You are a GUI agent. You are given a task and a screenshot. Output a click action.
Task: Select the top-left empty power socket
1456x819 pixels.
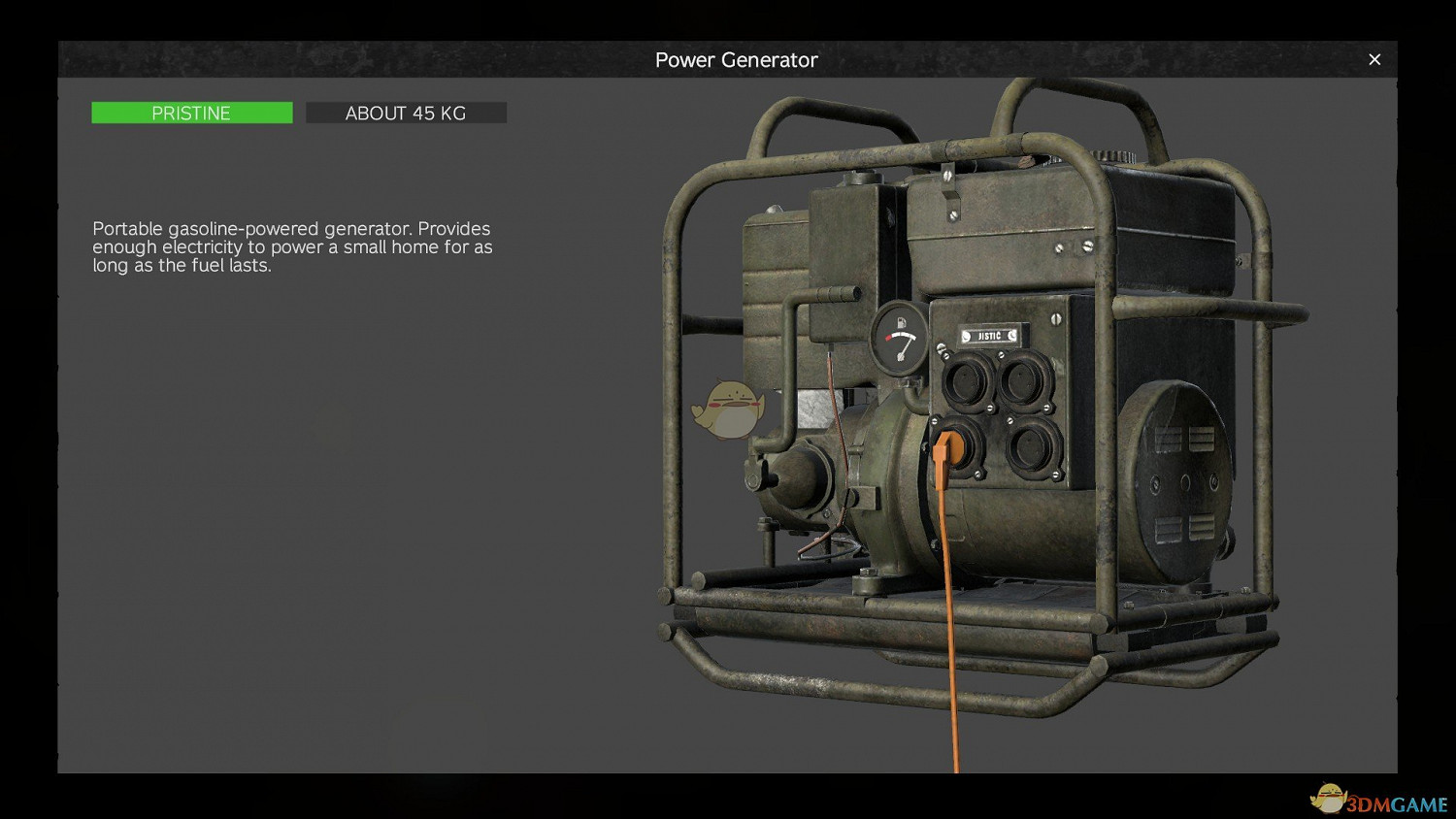click(965, 378)
